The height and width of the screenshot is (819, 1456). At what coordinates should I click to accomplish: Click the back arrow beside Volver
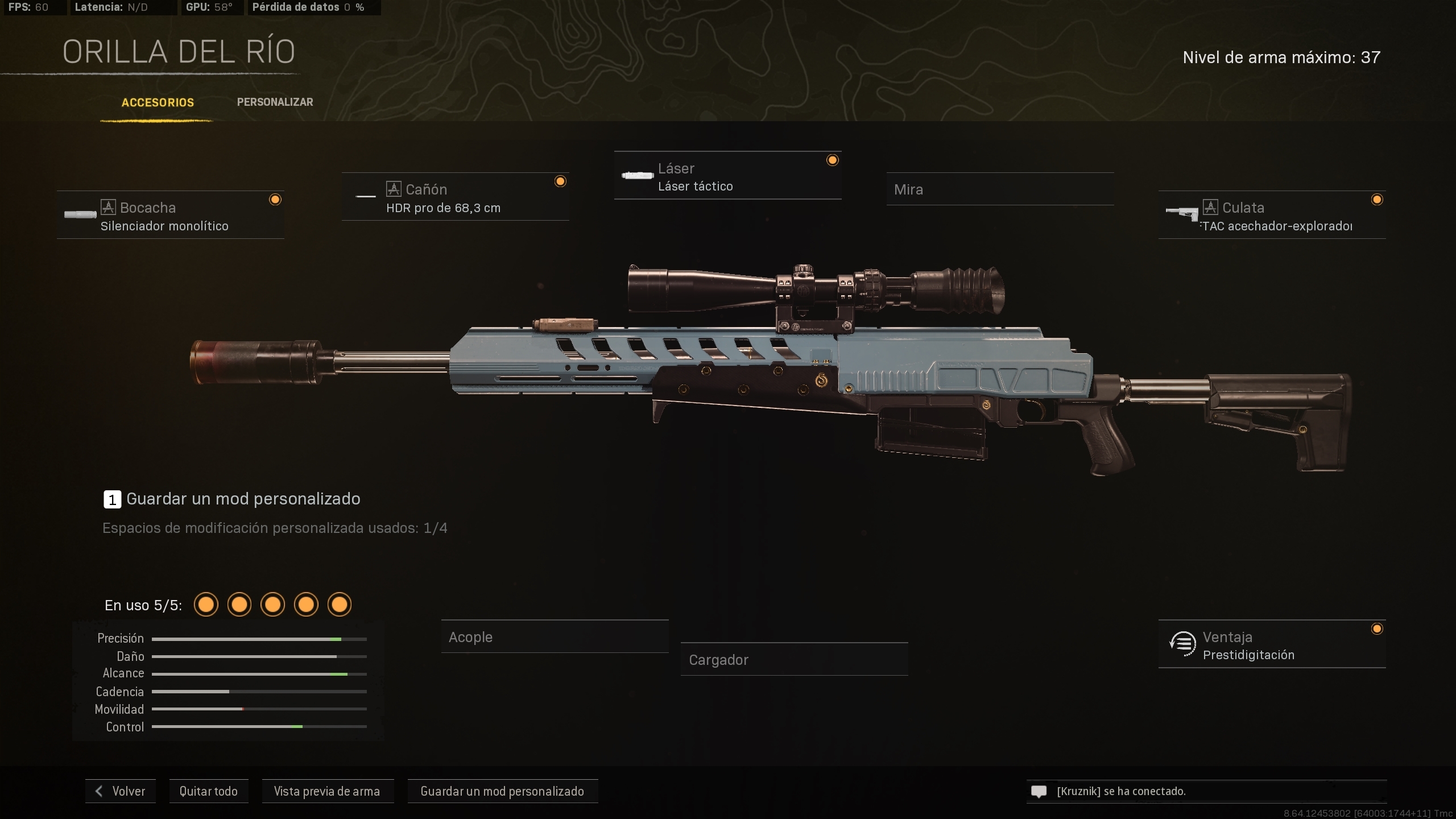(99, 791)
